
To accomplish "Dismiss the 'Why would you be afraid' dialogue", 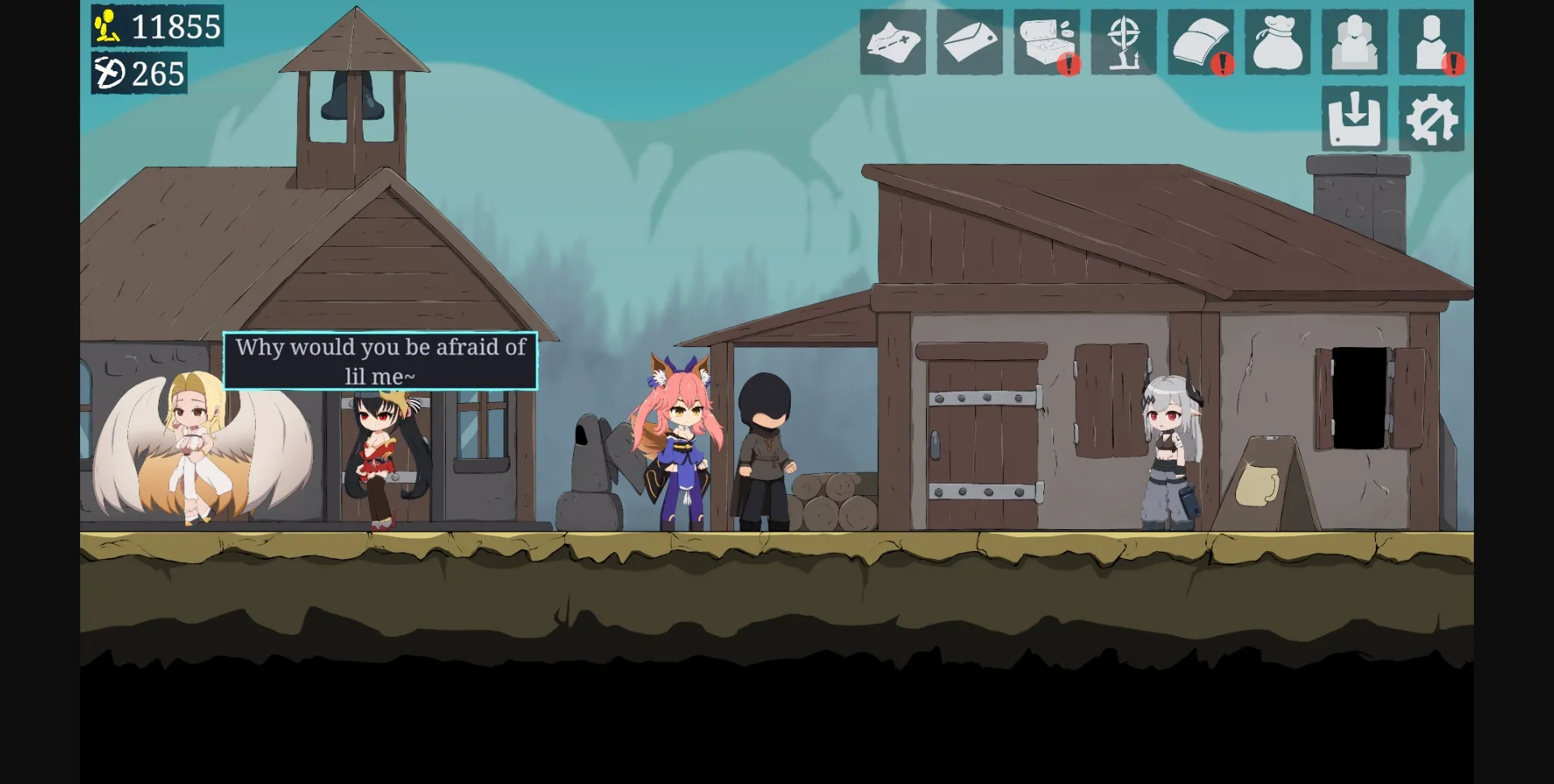I will point(380,361).
